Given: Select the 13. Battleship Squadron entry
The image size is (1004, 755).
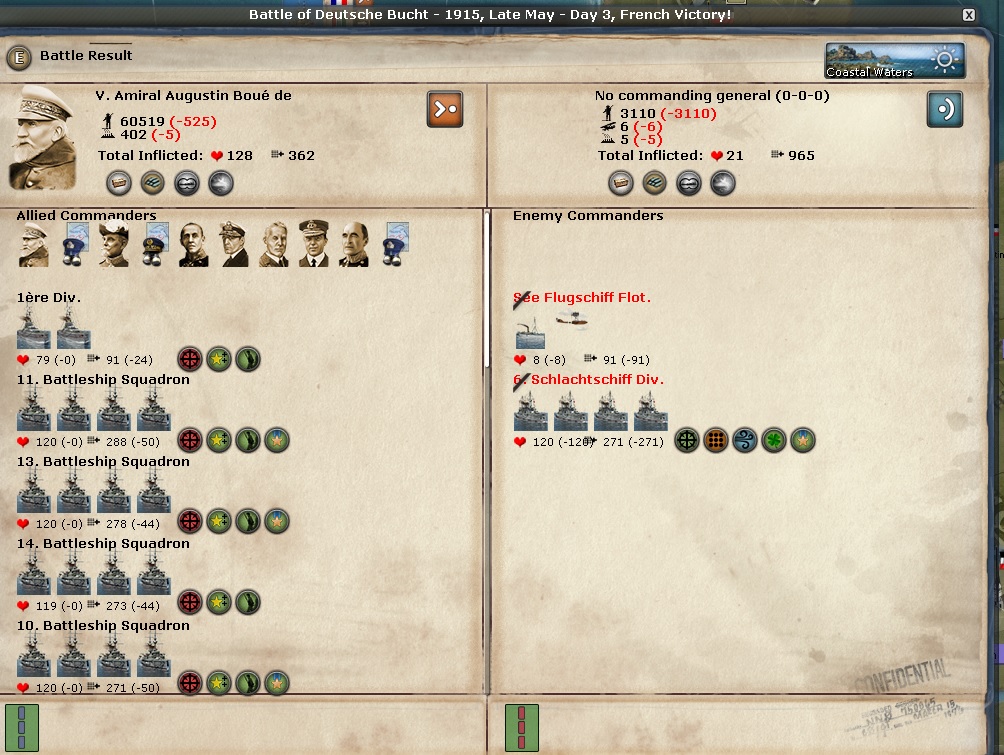Looking at the screenshot, I should pos(103,462).
